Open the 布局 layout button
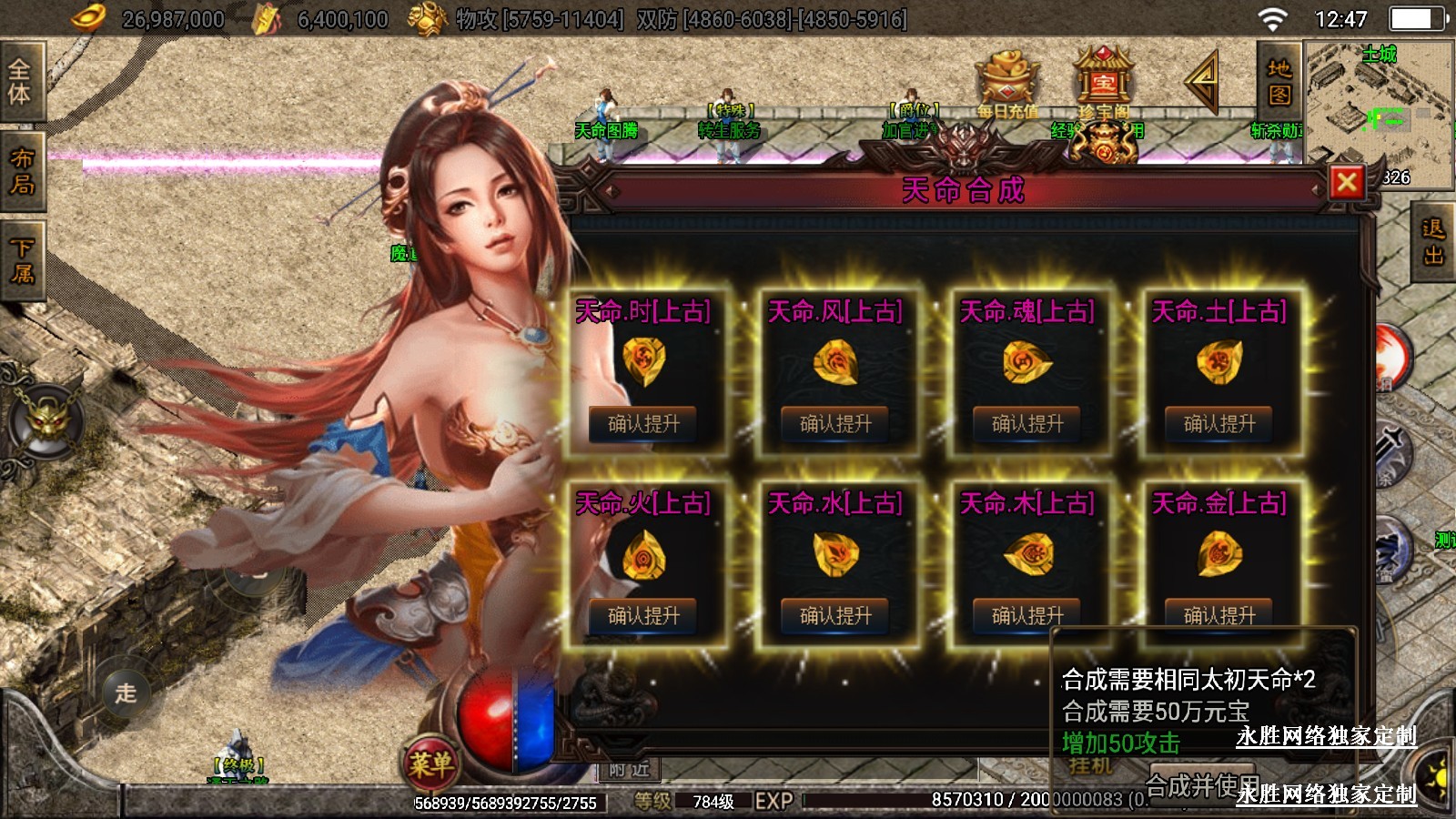 tap(21, 171)
